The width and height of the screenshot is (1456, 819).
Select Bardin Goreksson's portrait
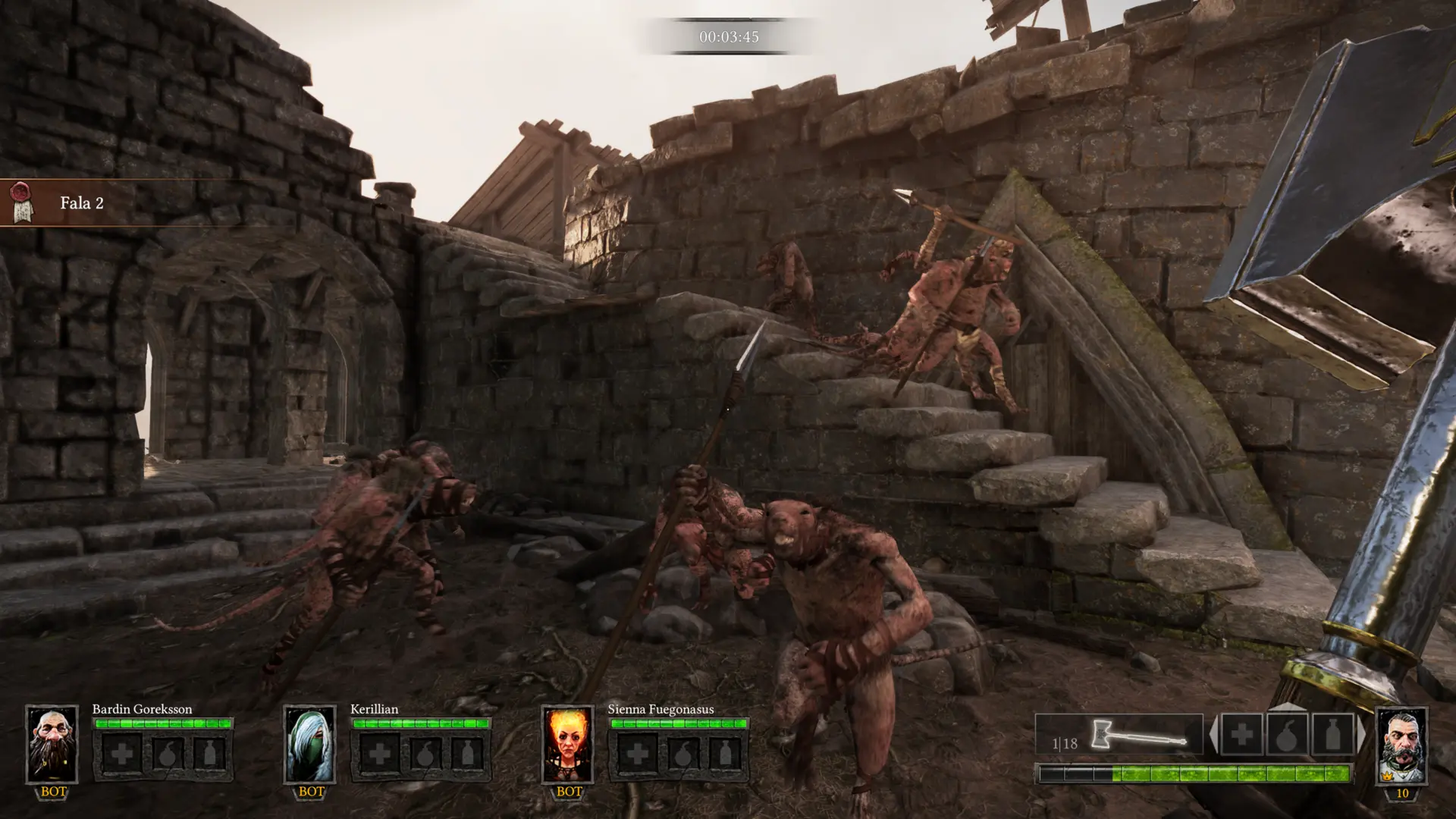pos(52,744)
